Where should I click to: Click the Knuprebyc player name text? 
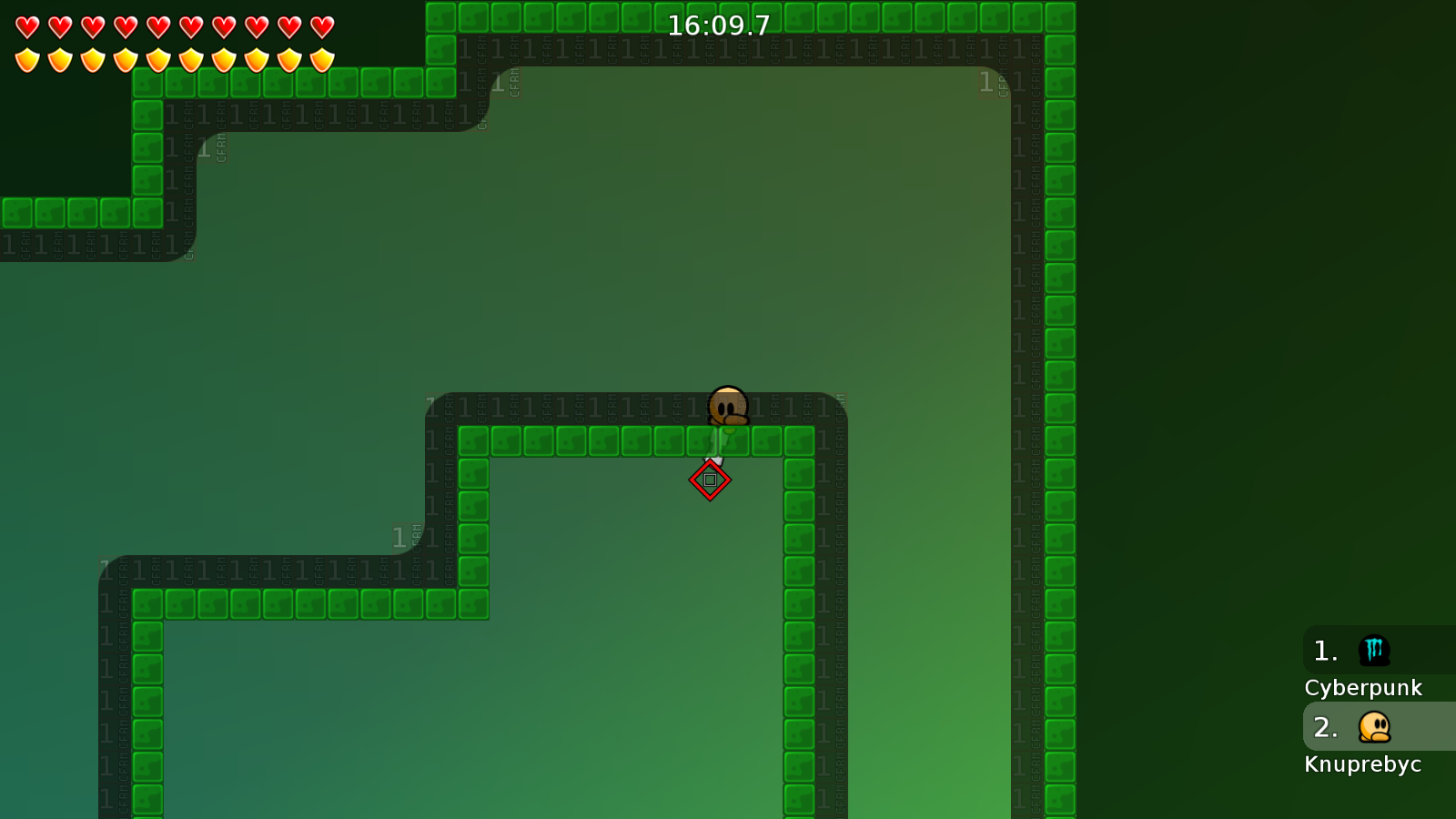[1363, 764]
